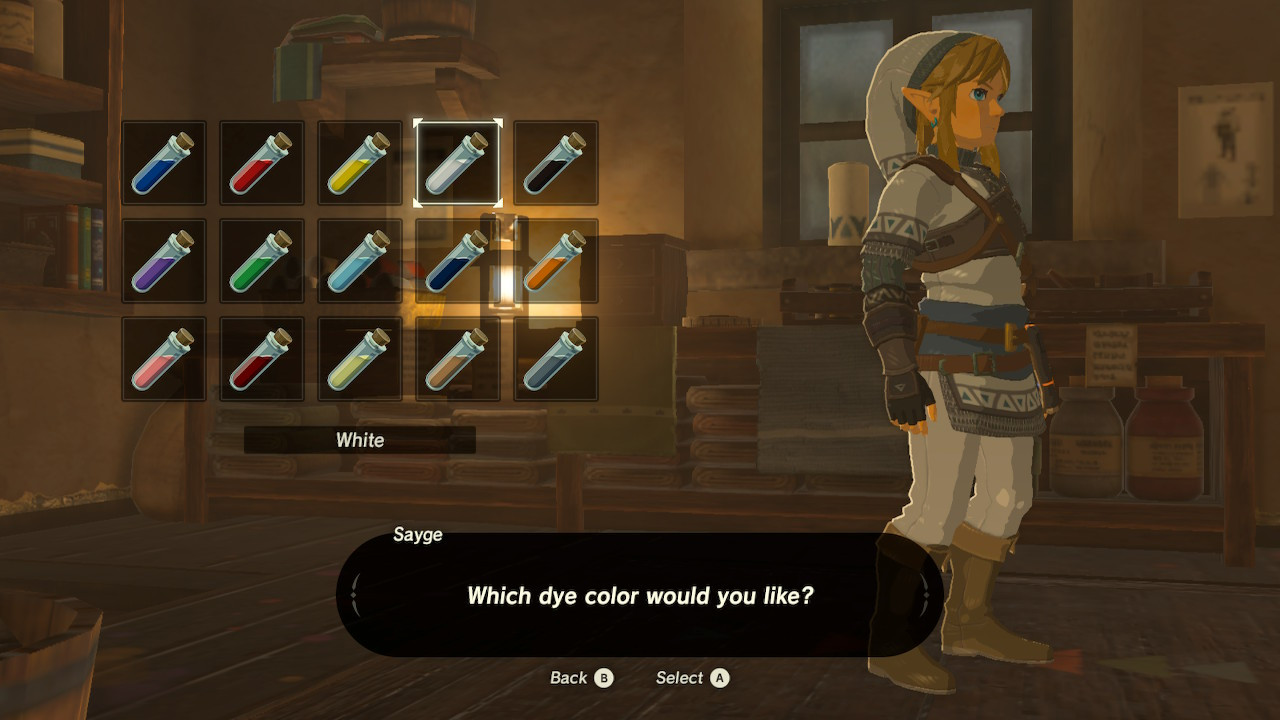Select the Black dye bottle
This screenshot has width=1280, height=720.
555,161
